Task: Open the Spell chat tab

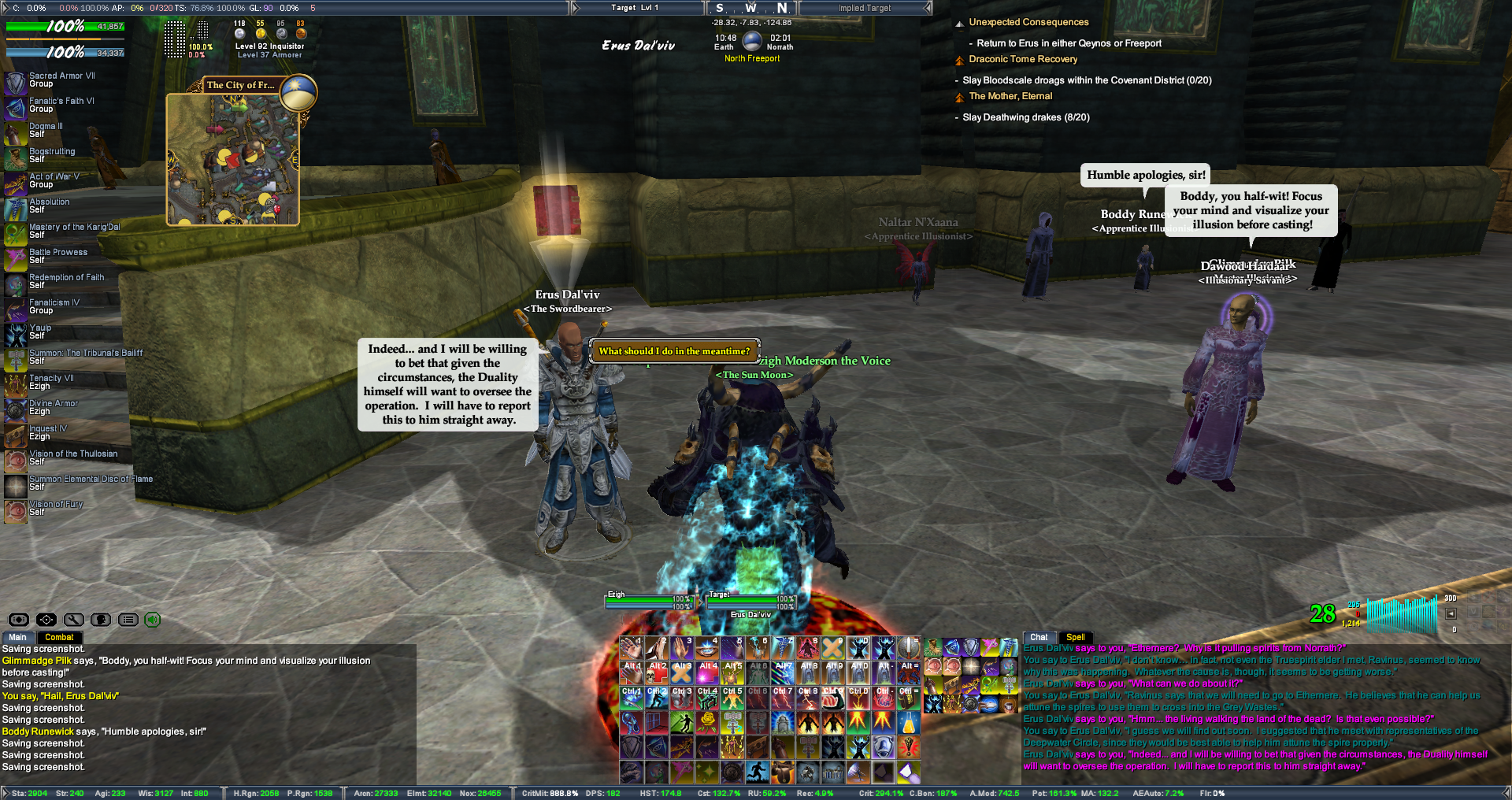Action: 1075,638
